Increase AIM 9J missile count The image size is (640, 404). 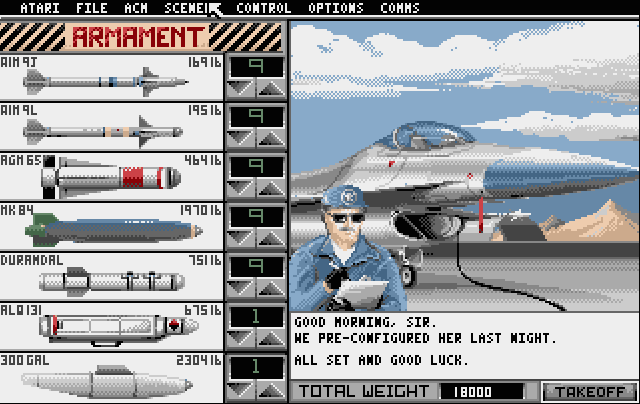click(x=271, y=89)
